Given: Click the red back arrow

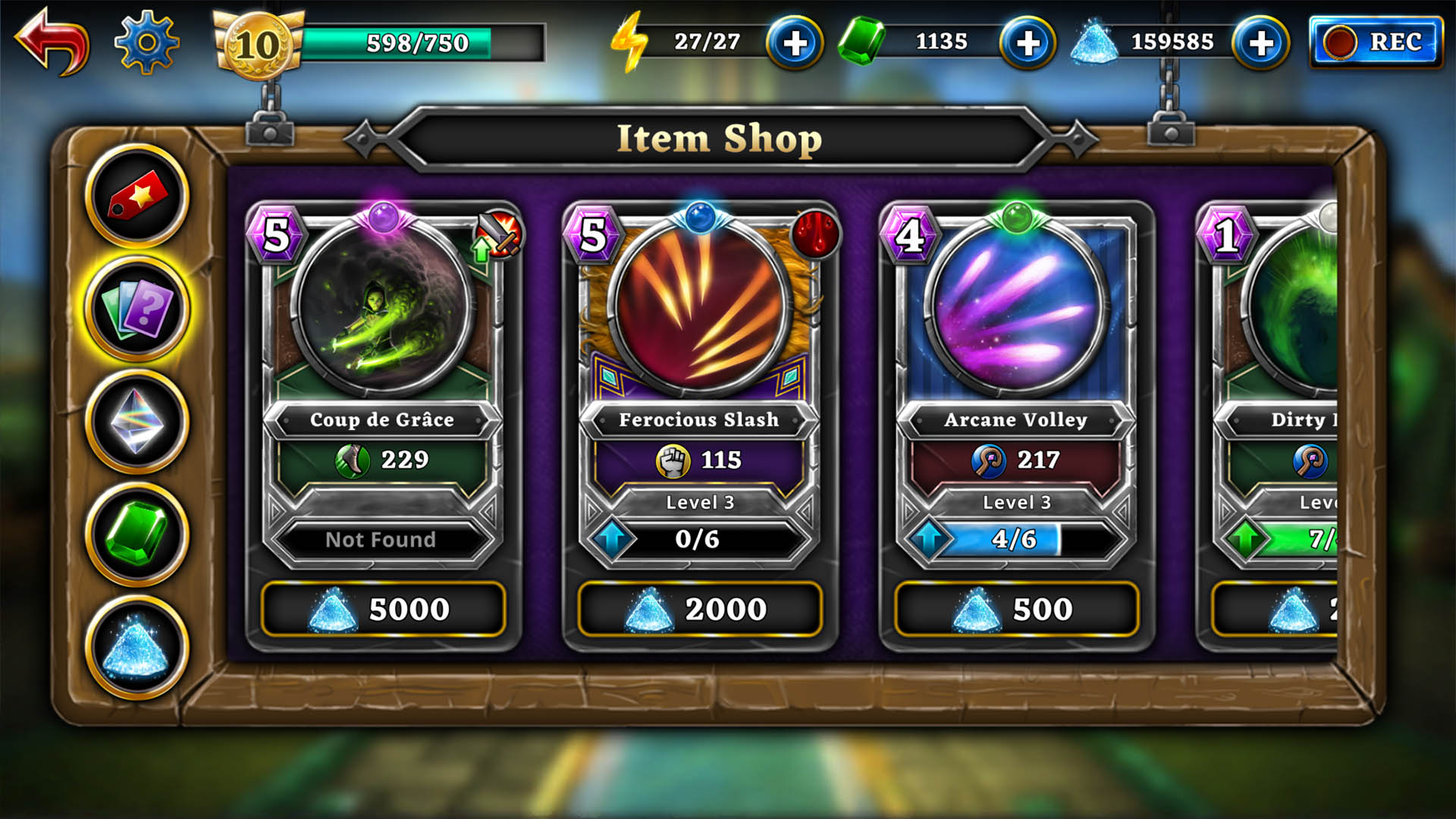Looking at the screenshot, I should (52, 42).
